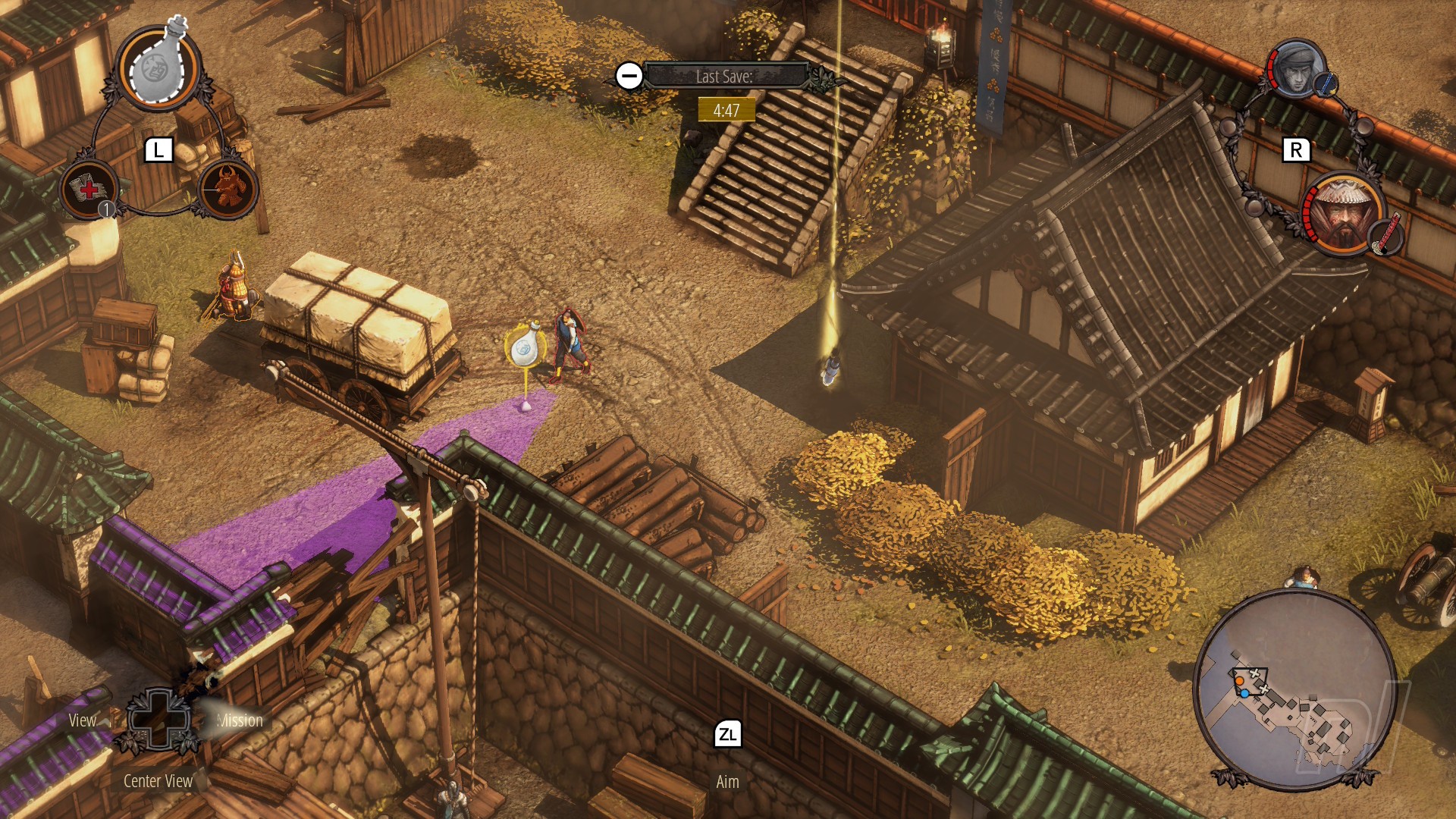Viewport: 1456px width, 819px height.
Task: Open the circular minimap
Action: [x=1294, y=690]
